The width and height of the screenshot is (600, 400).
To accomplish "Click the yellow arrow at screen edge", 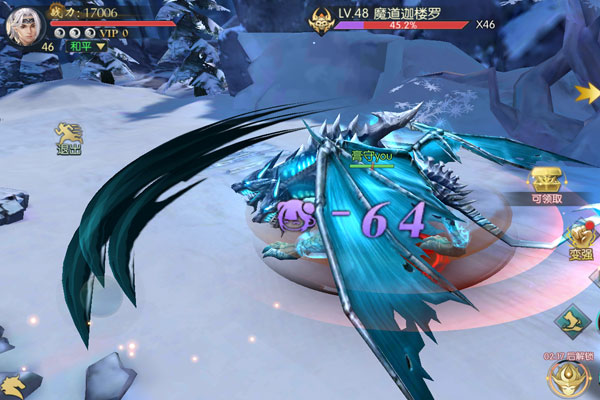I will pyautogui.click(x=587, y=93).
